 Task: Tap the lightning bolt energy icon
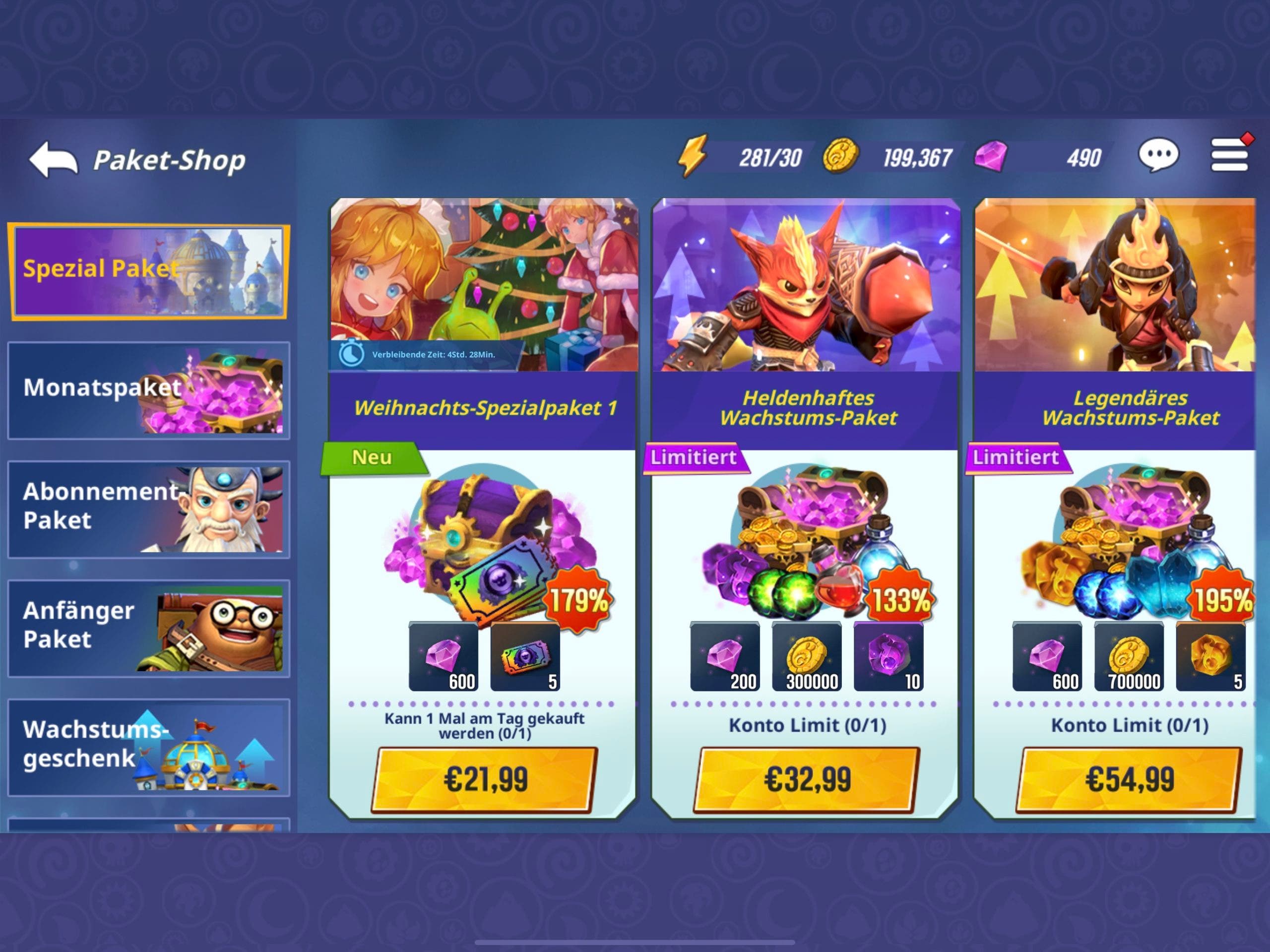tap(693, 156)
